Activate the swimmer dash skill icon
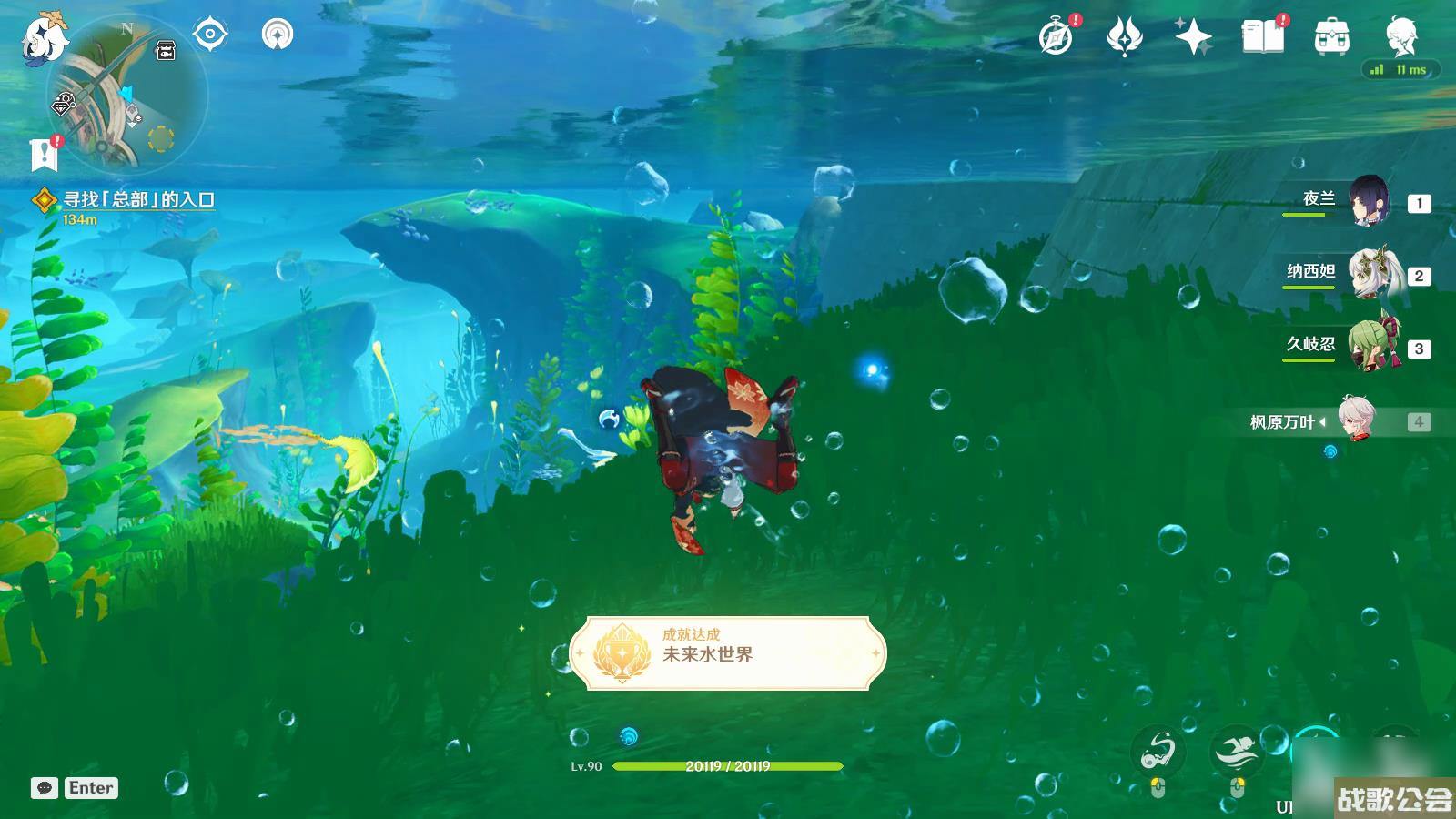Image resolution: width=1456 pixels, height=819 pixels. (1236, 752)
